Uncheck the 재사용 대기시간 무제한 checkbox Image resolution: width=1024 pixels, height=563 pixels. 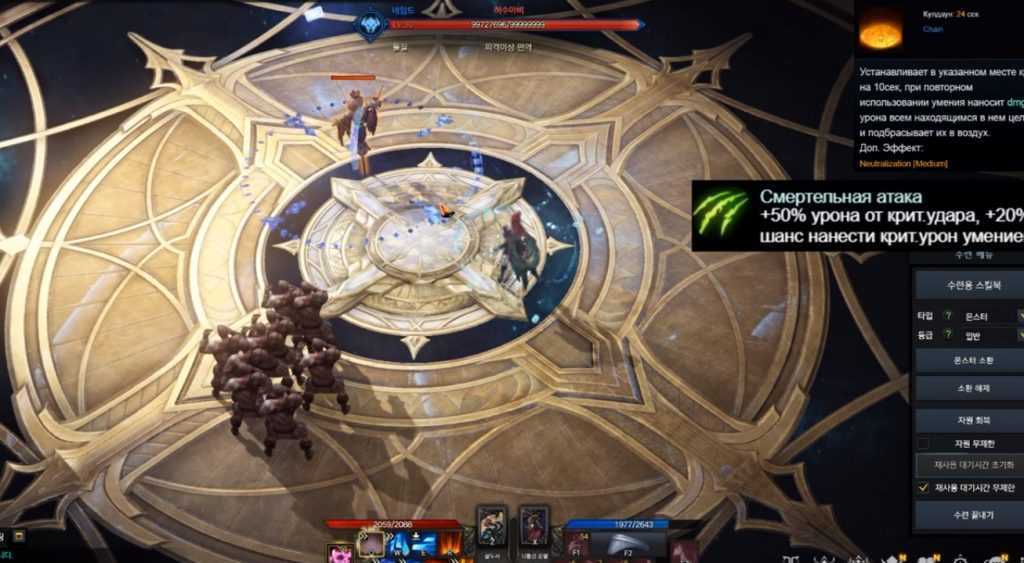coord(924,487)
